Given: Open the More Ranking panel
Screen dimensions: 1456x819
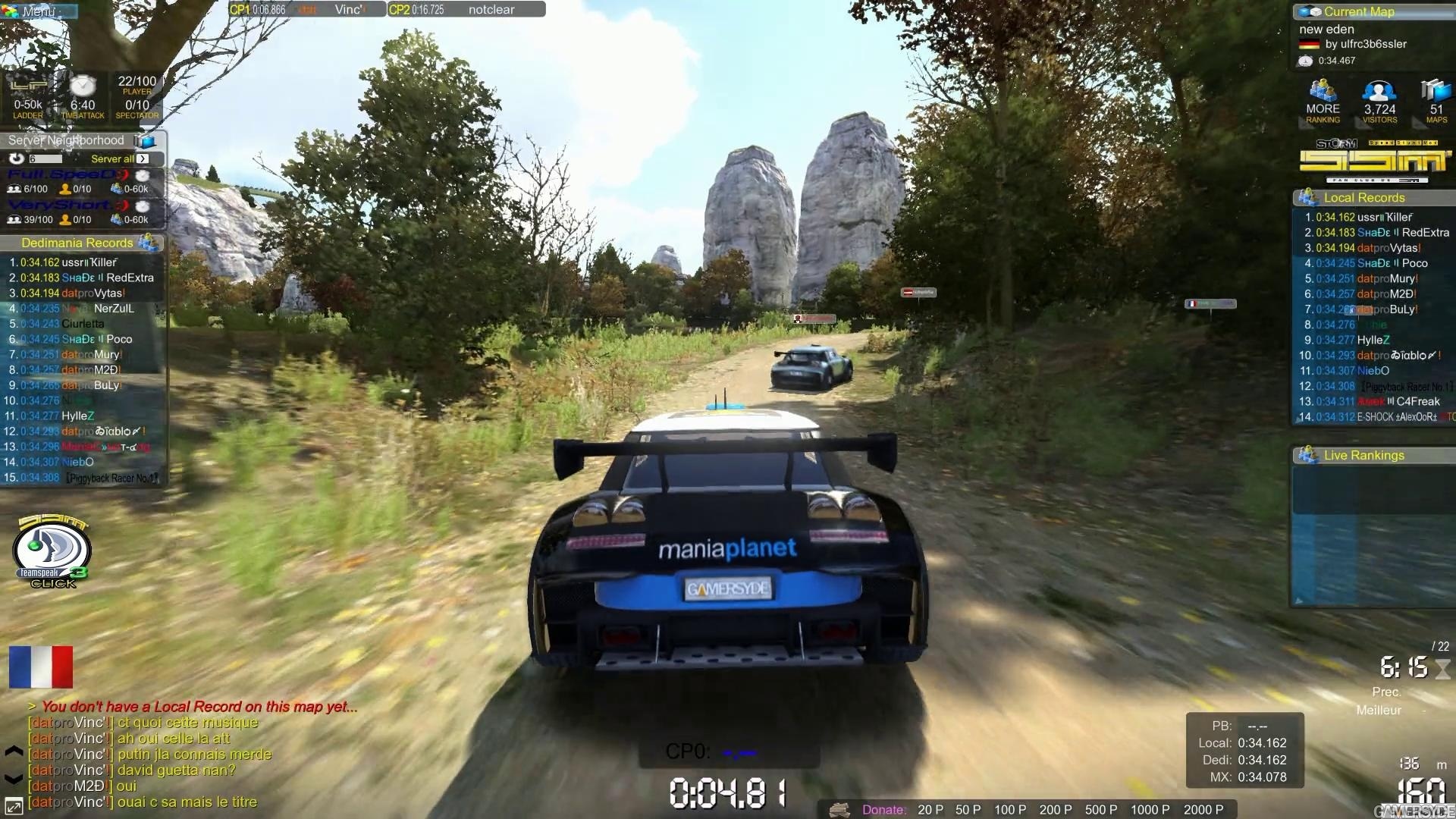Looking at the screenshot, I should pyautogui.click(x=1323, y=102).
